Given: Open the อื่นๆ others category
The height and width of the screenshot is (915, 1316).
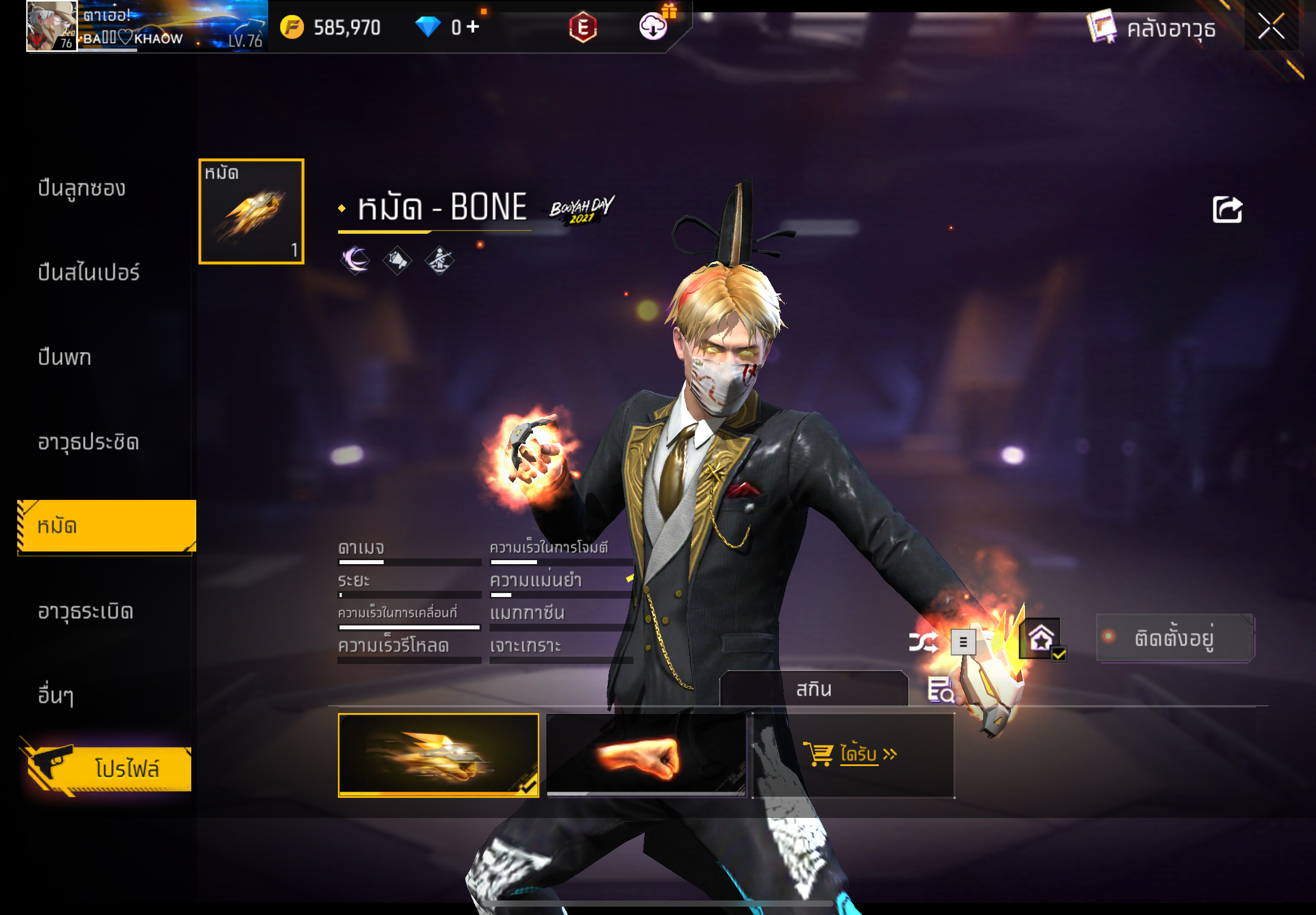Looking at the screenshot, I should click(x=55, y=695).
